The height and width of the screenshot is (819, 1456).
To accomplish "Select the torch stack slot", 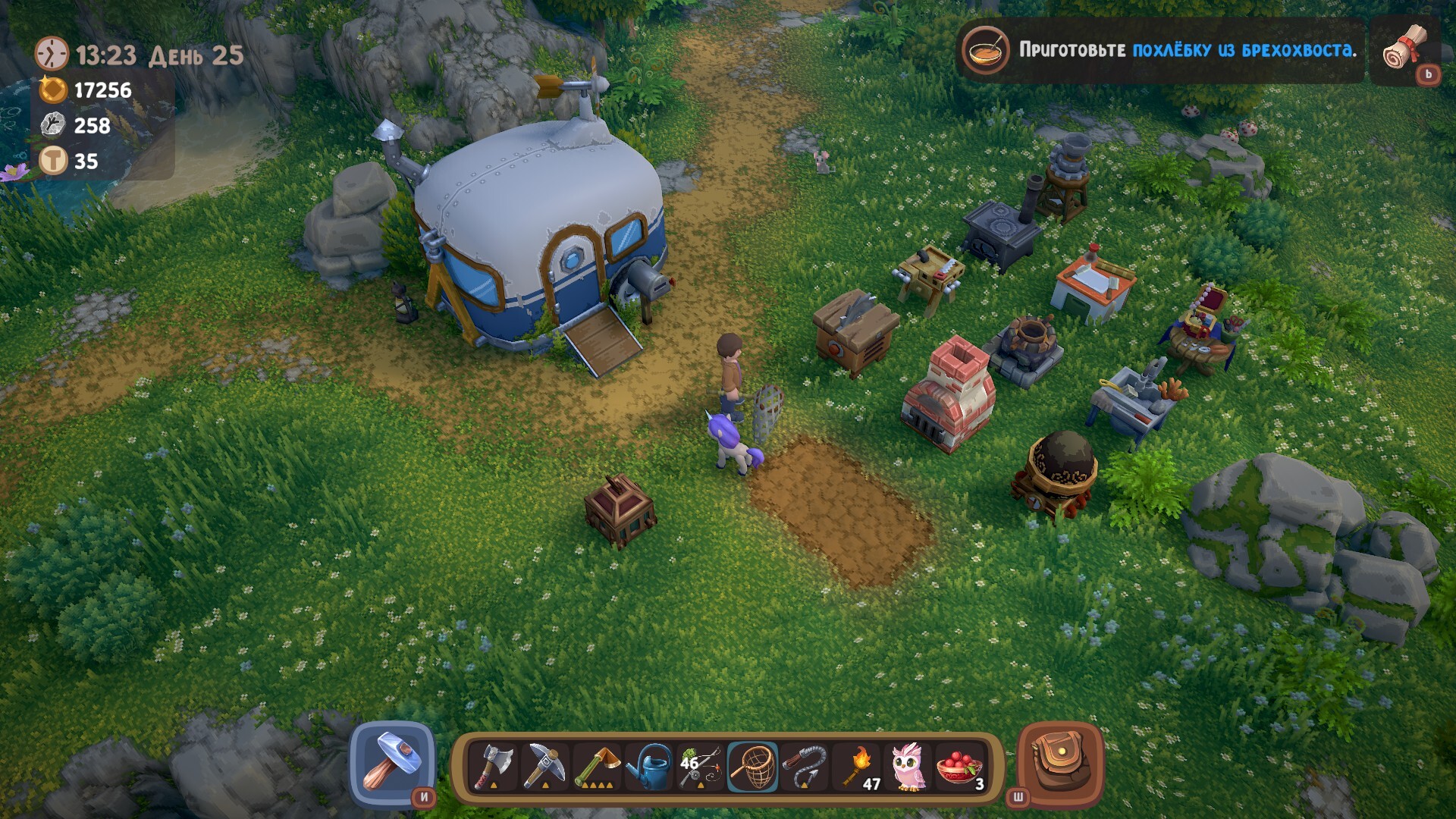I will [858, 766].
